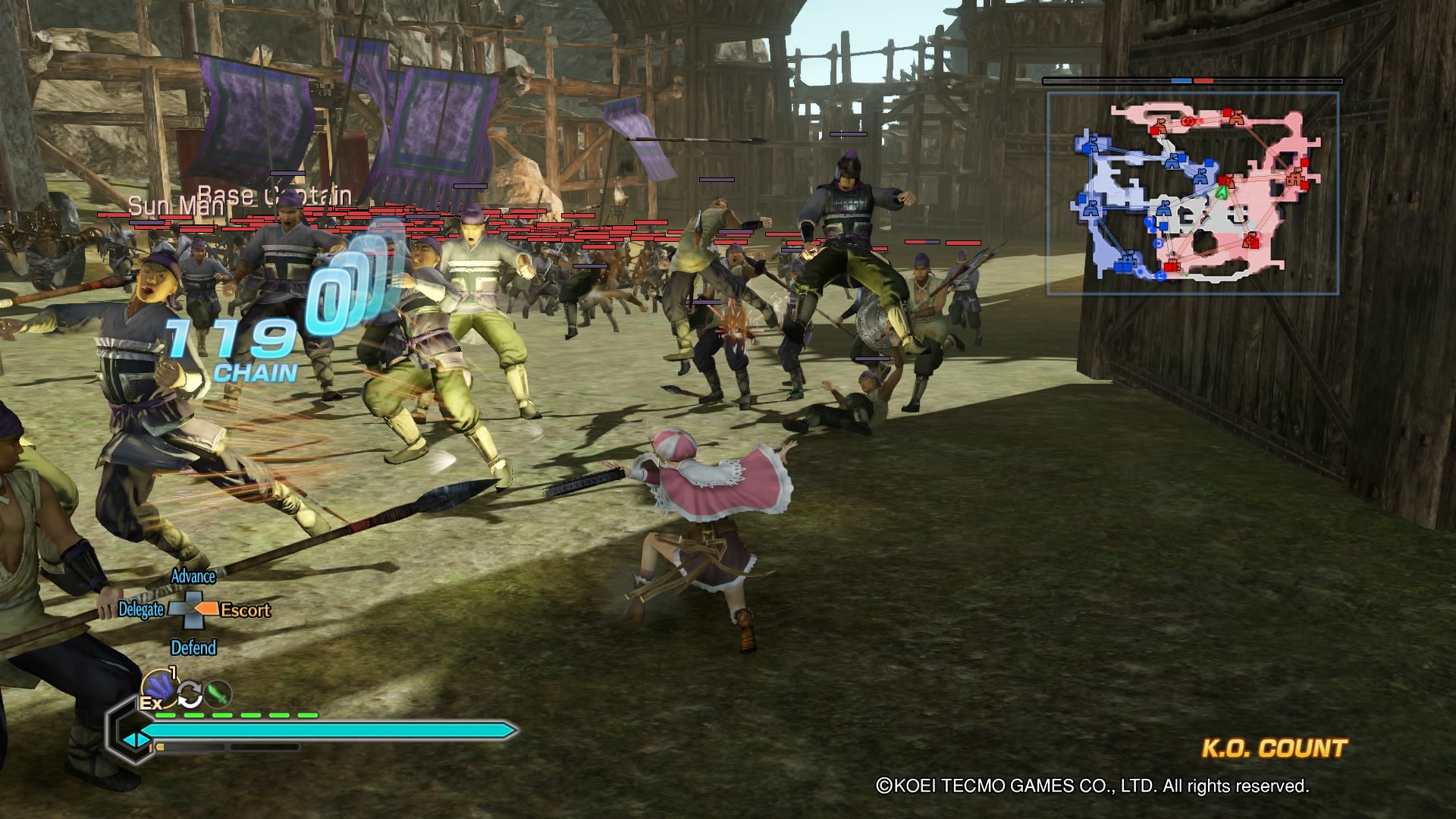The image size is (1456, 819).
Task: Select the red enemy base icon near minimap bottom
Action: [1172, 264]
